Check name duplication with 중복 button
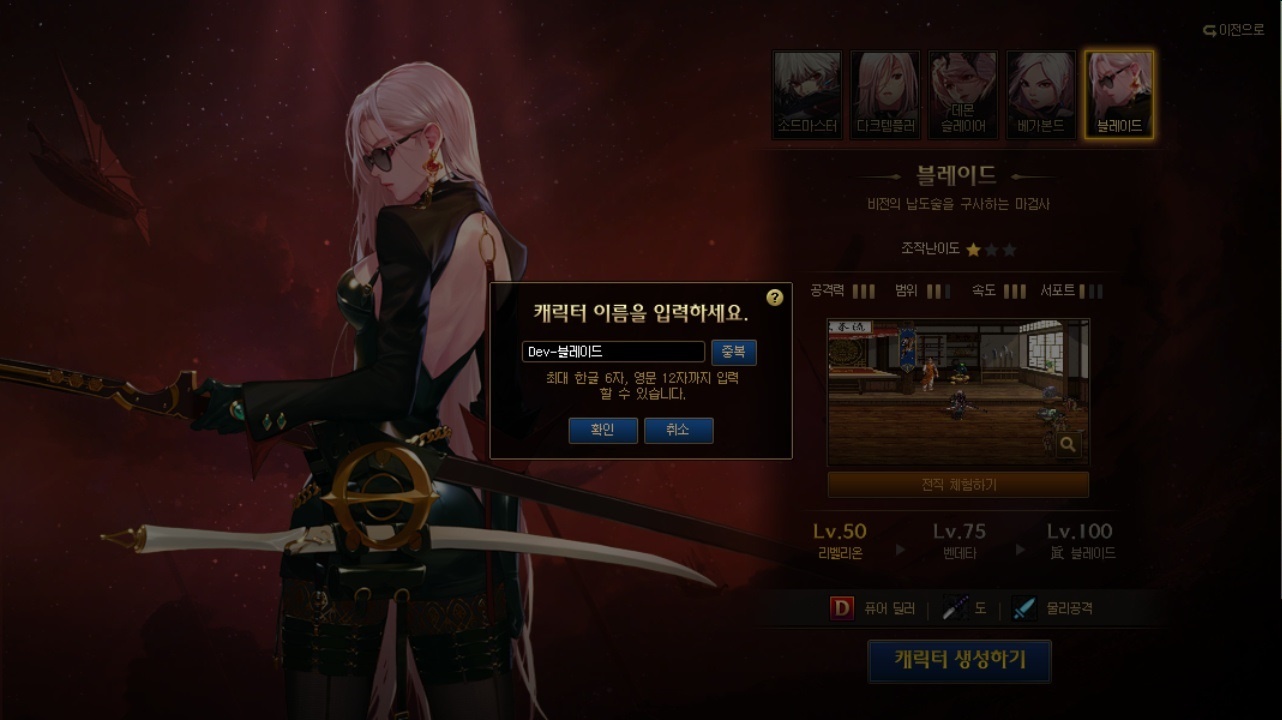 click(x=734, y=352)
